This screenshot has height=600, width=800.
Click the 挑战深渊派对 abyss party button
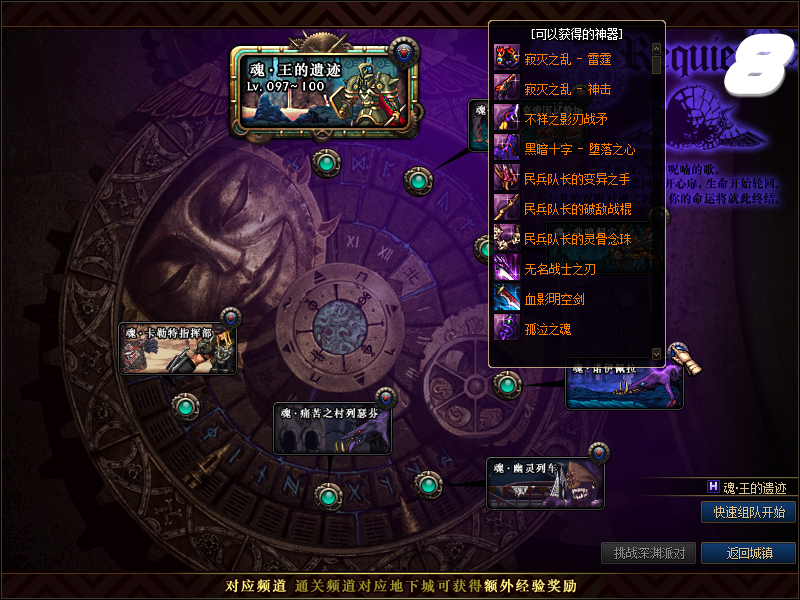[649, 553]
